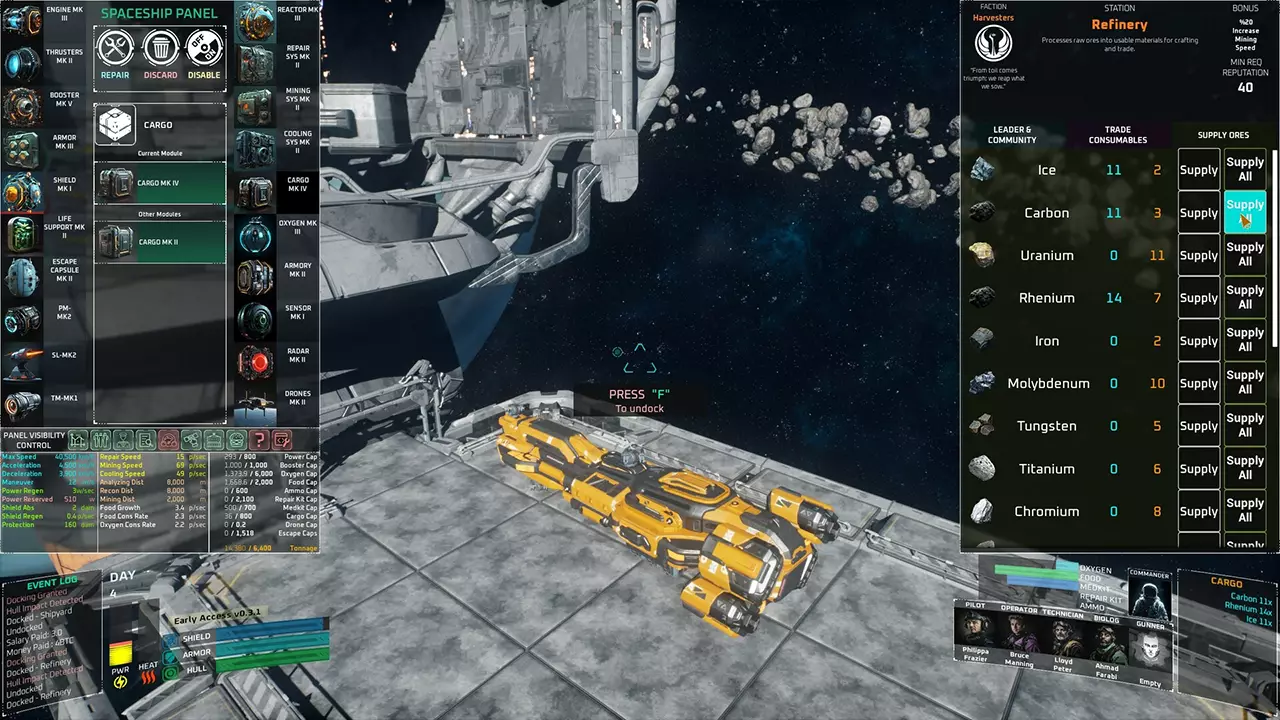This screenshot has width=1280, height=720.
Task: Supply all Uranium ore
Action: 1245,255
